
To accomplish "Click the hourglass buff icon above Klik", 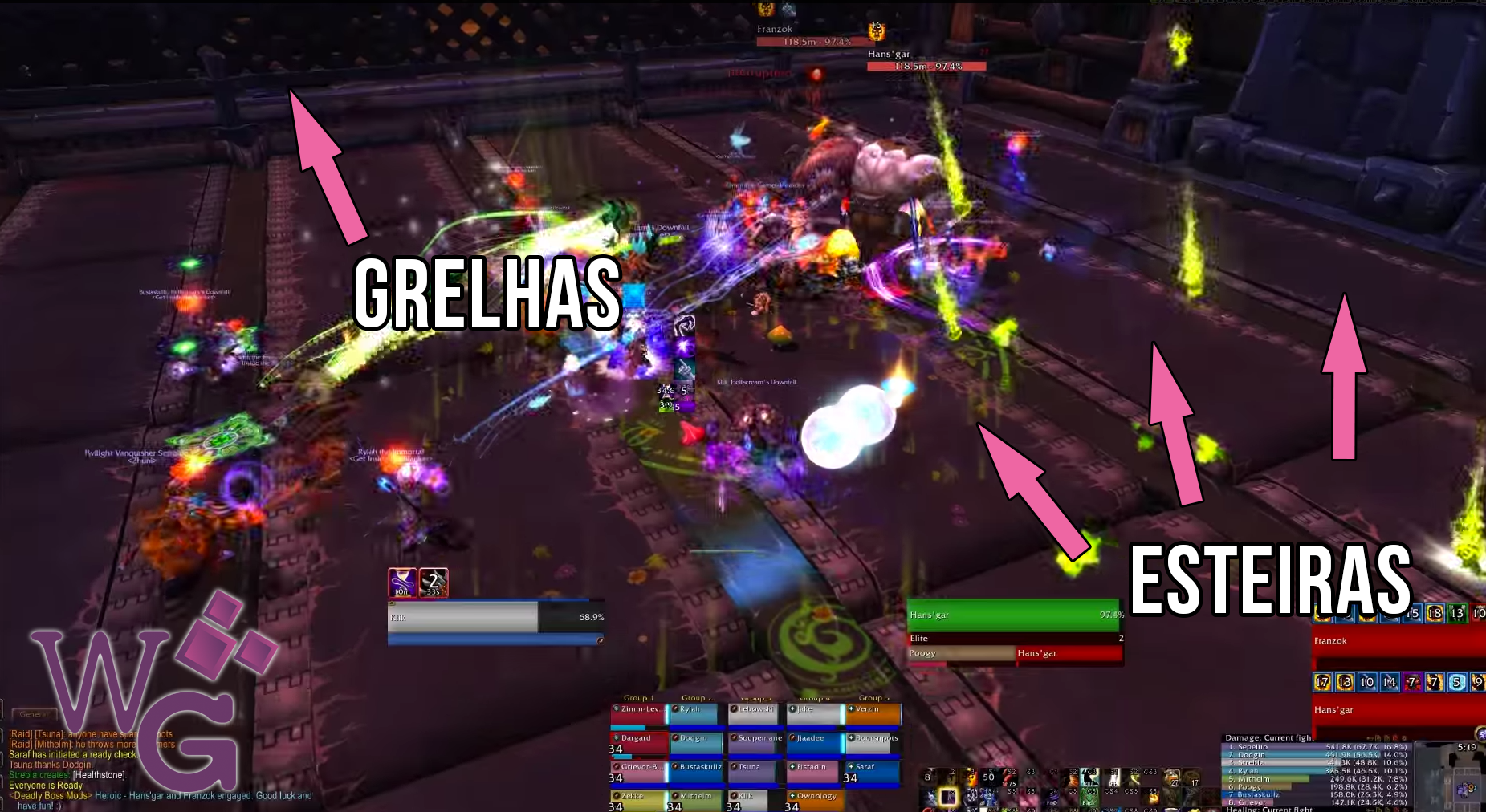I will tap(402, 583).
